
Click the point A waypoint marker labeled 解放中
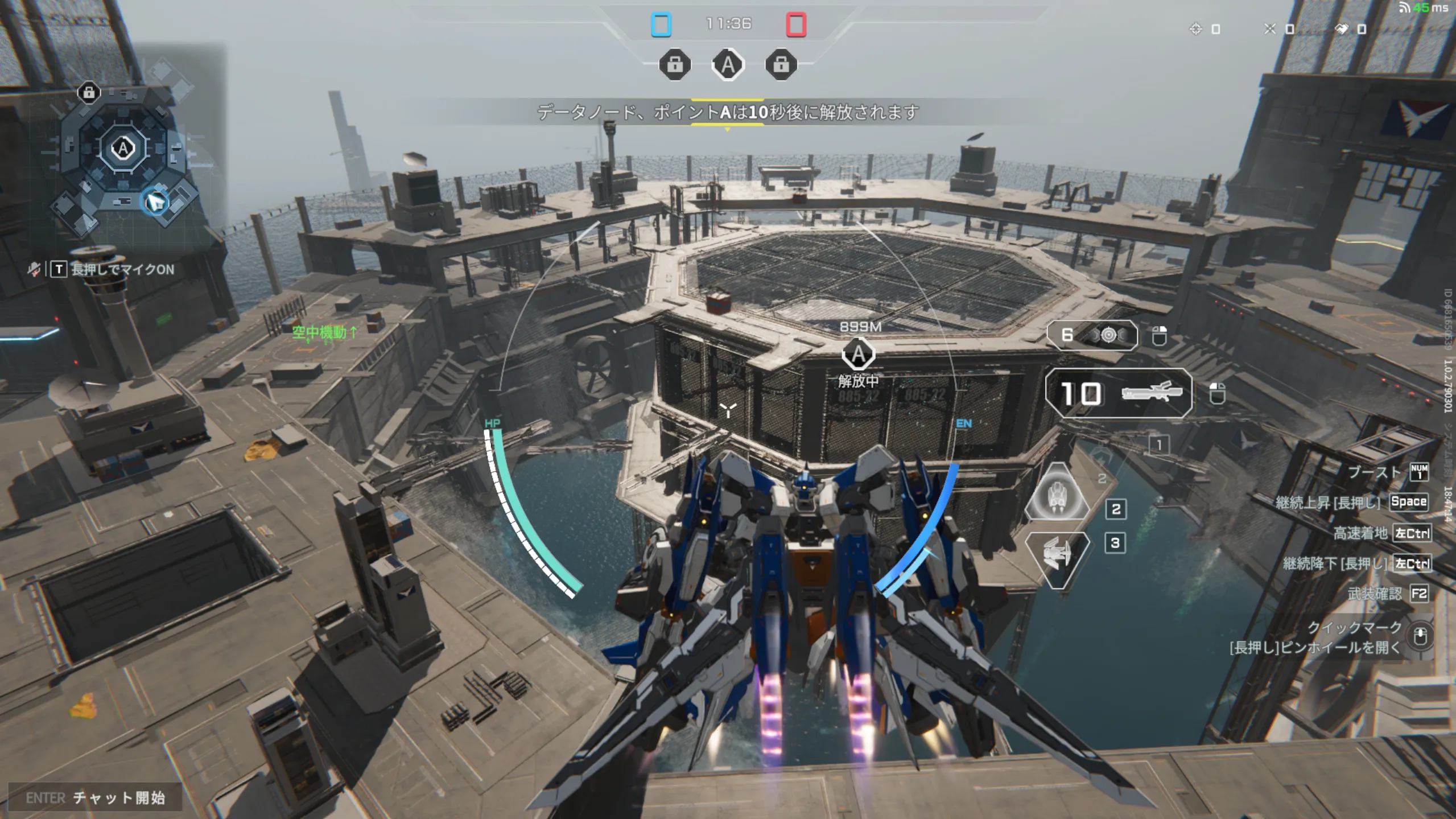coord(858,354)
